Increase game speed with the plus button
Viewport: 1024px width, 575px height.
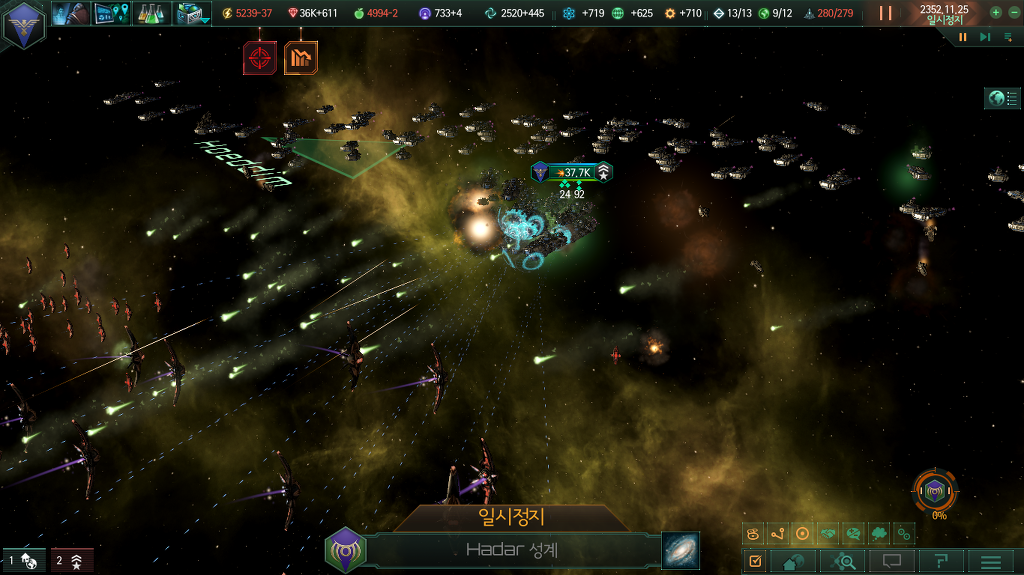[995, 13]
